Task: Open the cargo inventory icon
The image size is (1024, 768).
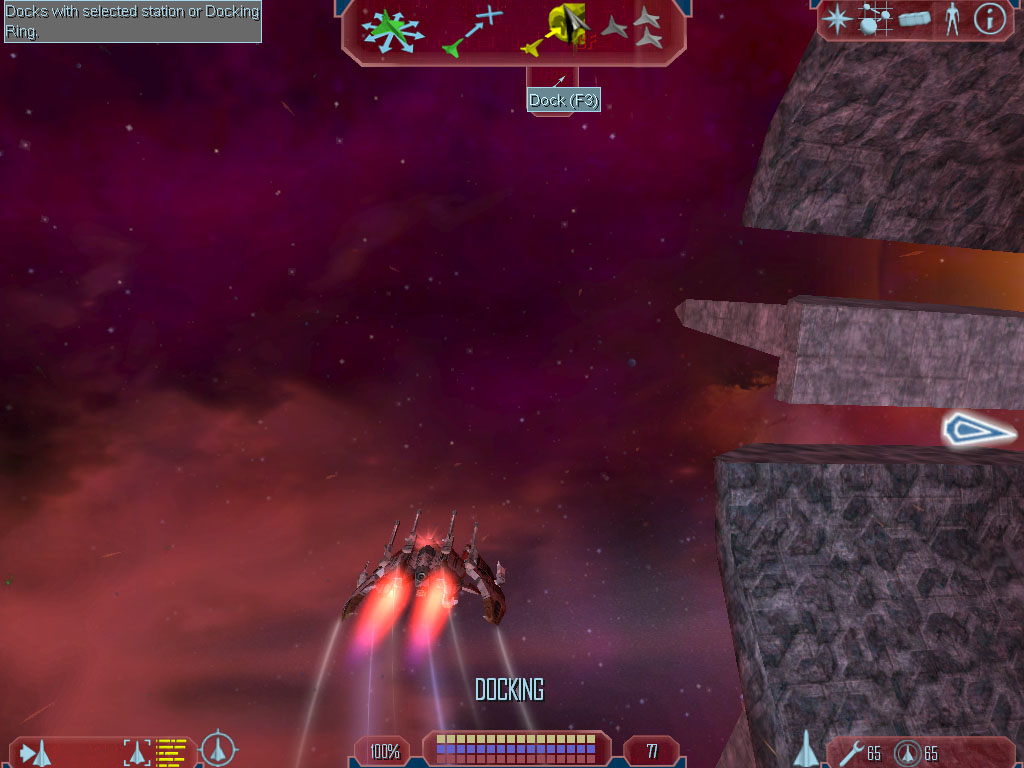Action: 915,19
